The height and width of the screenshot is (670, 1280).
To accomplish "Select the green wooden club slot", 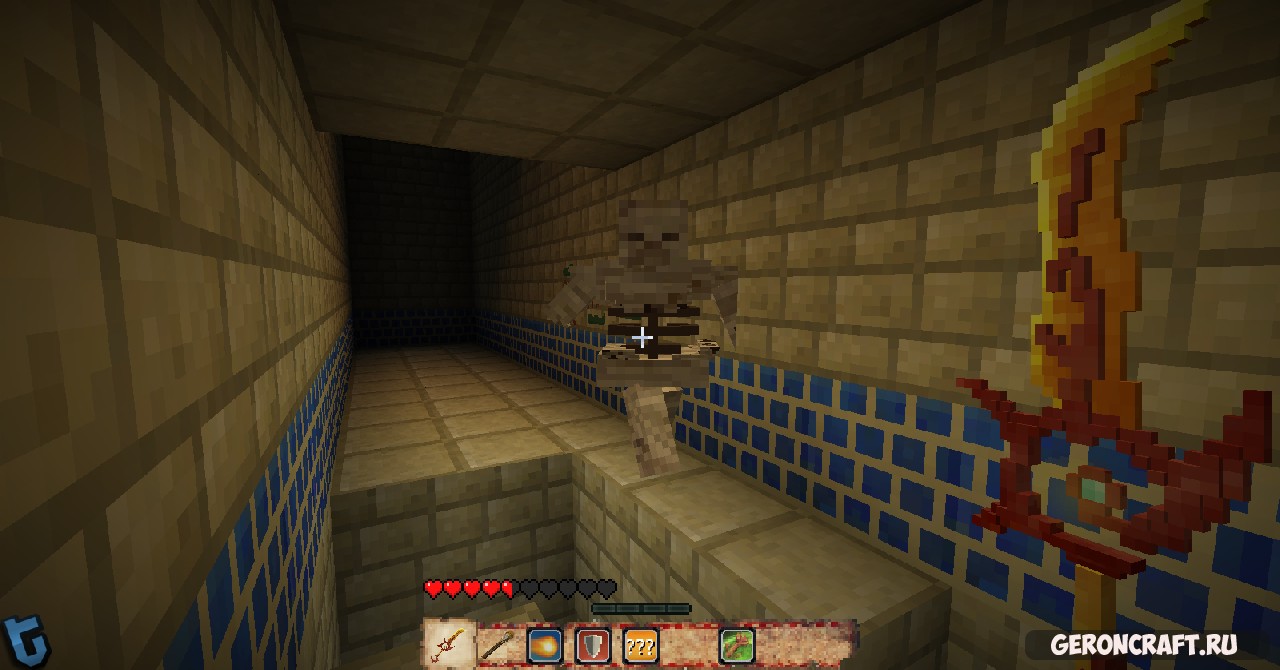I will pos(737,645).
